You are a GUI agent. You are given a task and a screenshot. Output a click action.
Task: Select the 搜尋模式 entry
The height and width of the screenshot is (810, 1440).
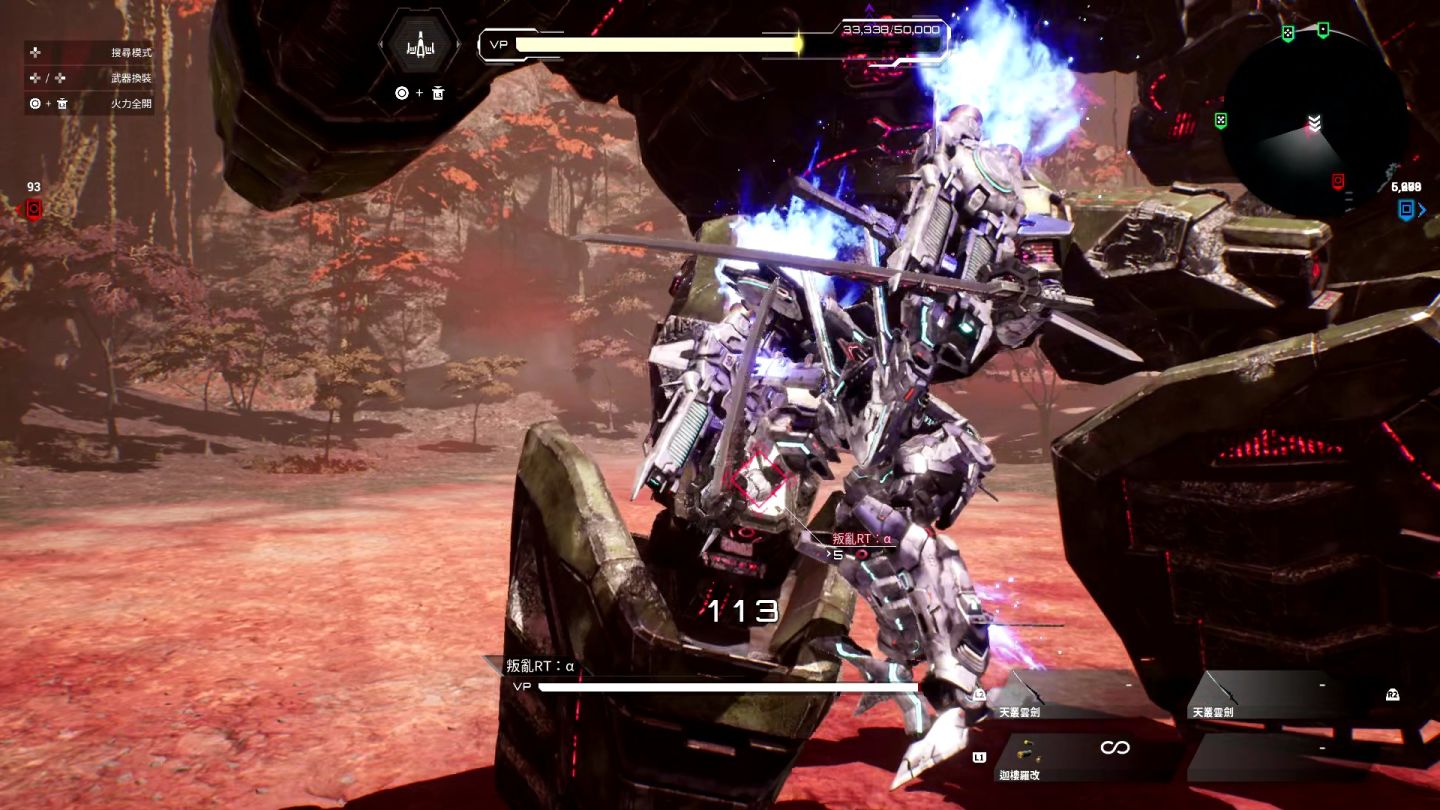pyautogui.click(x=89, y=52)
